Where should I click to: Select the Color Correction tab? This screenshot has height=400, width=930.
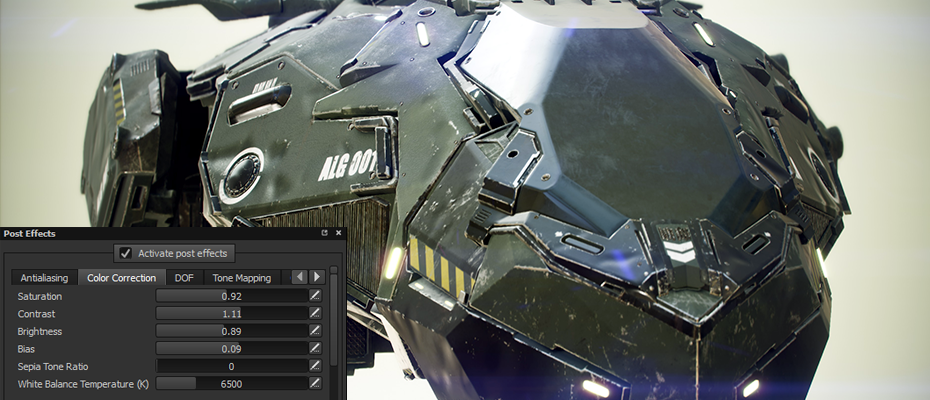pos(121,277)
